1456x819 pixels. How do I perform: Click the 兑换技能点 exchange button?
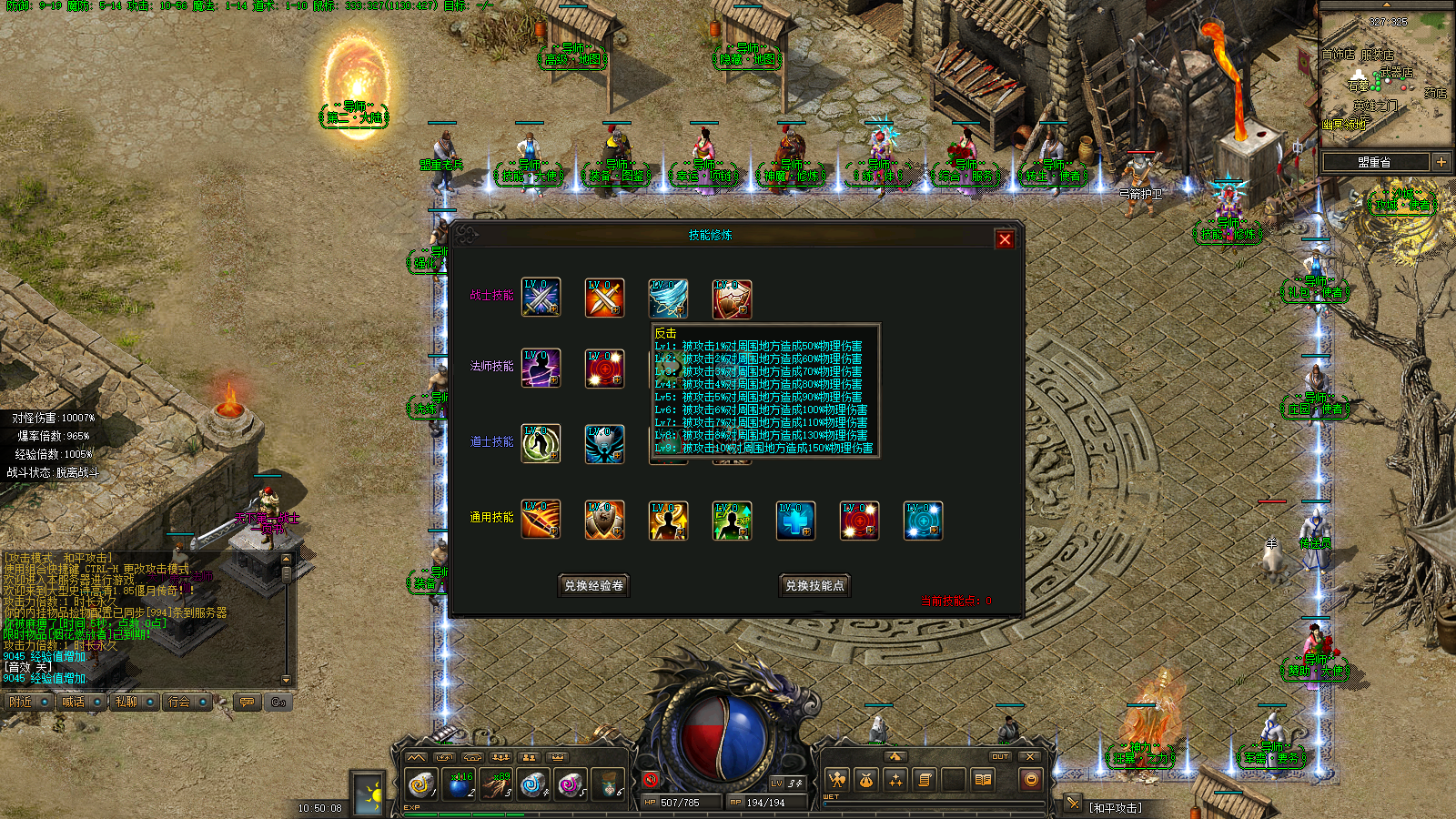tap(814, 586)
